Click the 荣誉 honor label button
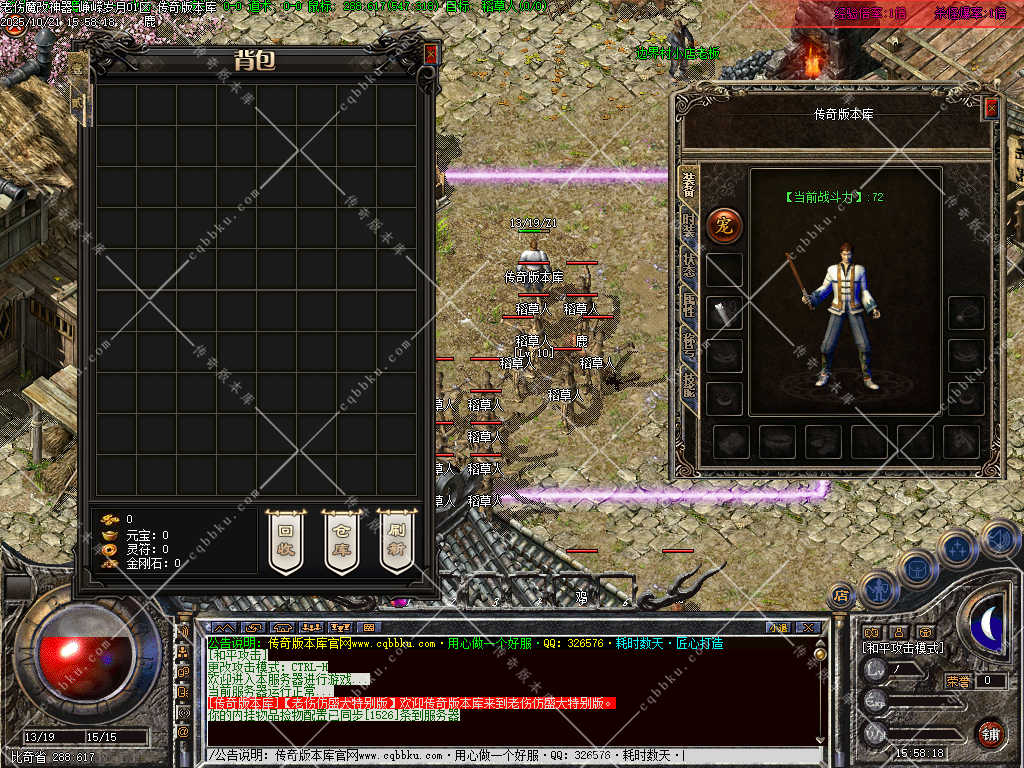The image size is (1024, 768). point(958,681)
